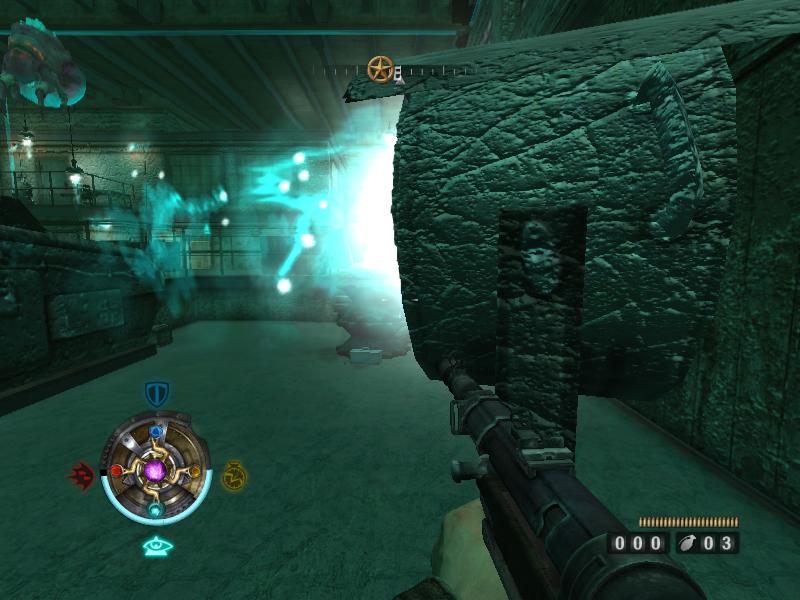Click the grenade icon beside the ammo counter
The width and height of the screenshot is (800, 600).
689,544
